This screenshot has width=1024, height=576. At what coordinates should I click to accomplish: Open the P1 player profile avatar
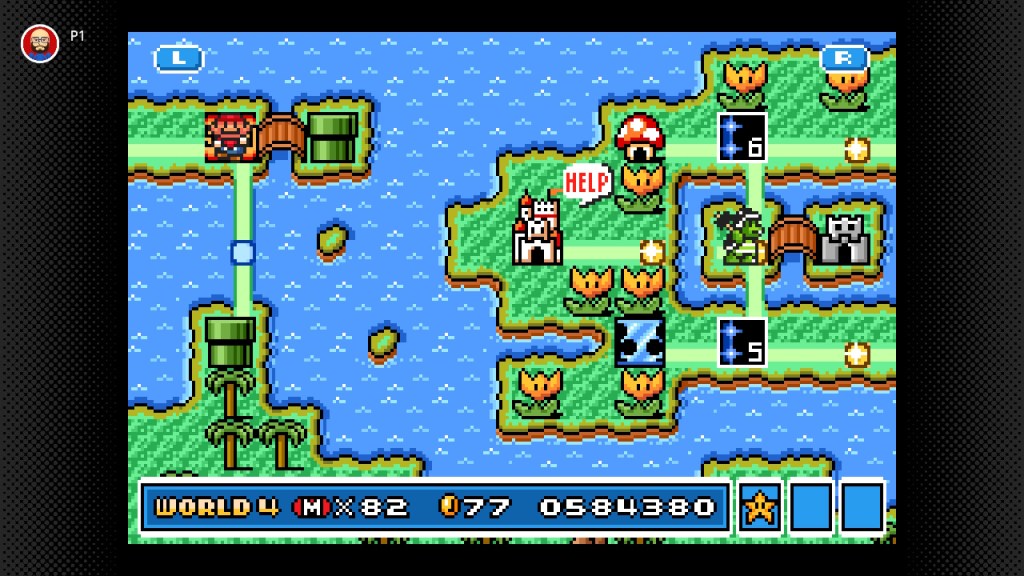click(x=40, y=42)
